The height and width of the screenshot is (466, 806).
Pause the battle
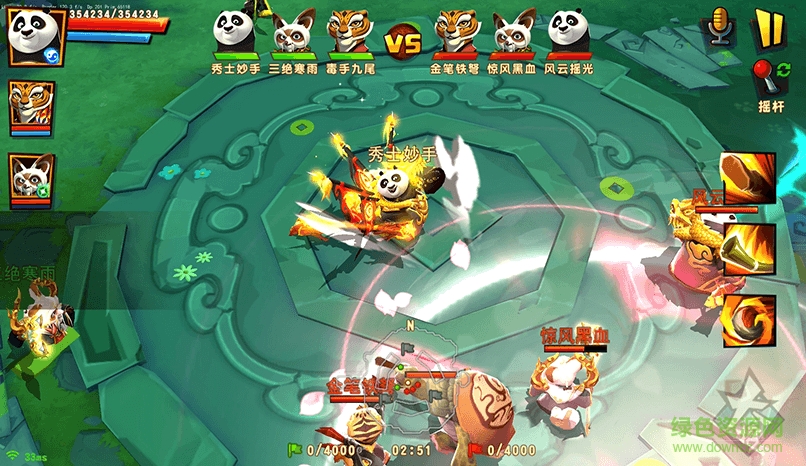click(x=768, y=28)
